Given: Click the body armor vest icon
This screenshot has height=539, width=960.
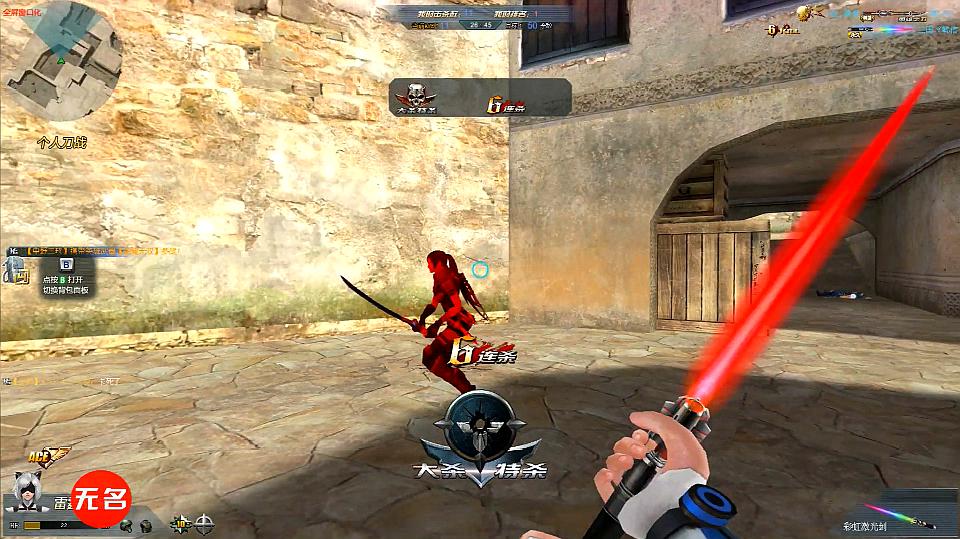Looking at the screenshot, I should [x=146, y=524].
